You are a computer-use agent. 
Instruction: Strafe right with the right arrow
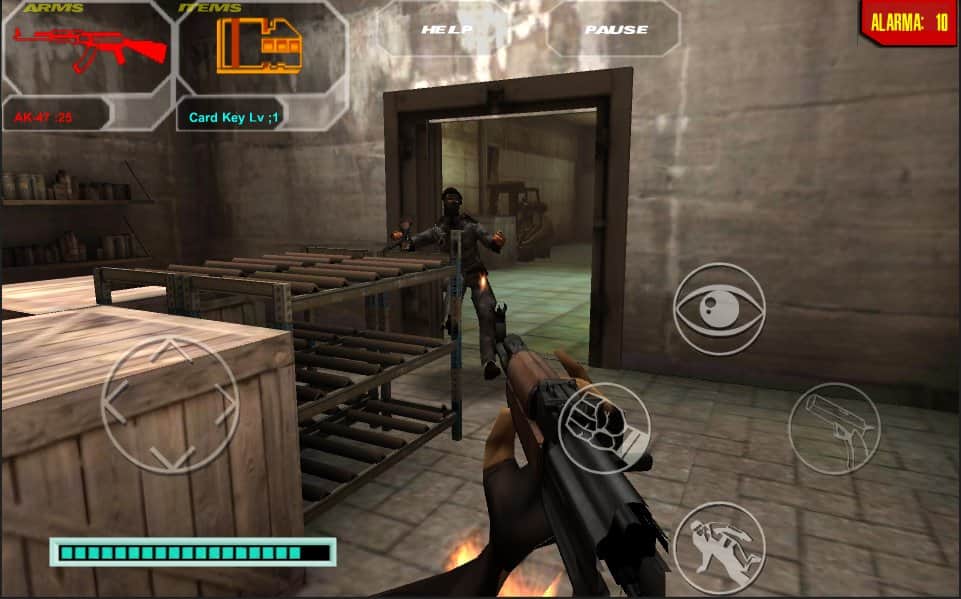point(226,405)
